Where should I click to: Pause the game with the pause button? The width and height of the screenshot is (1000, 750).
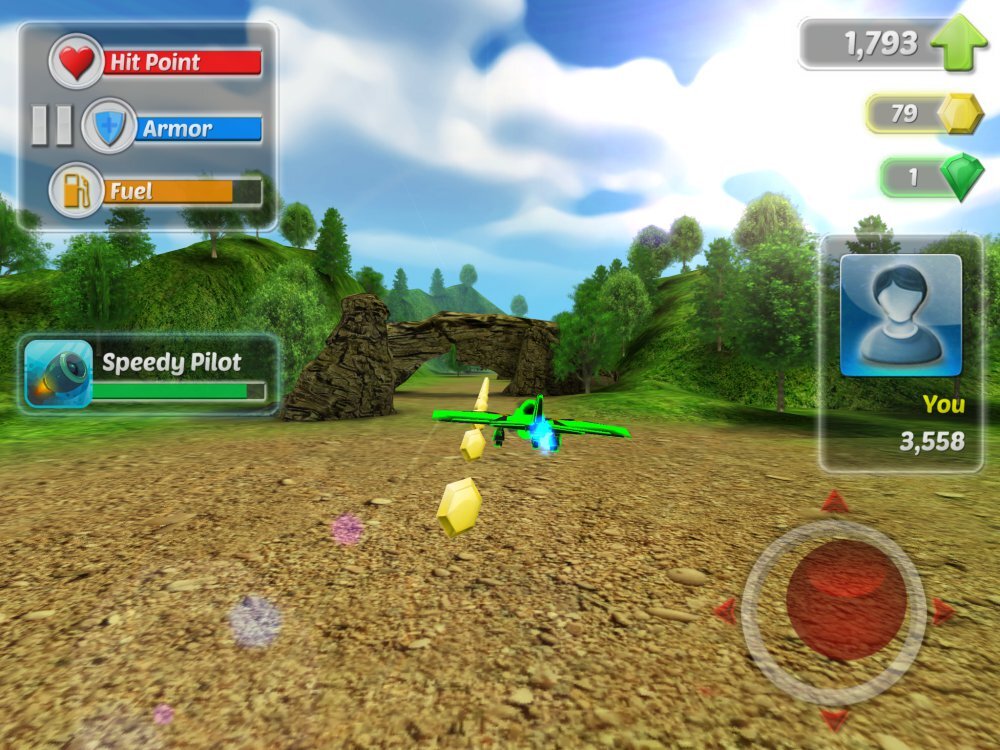[x=51, y=126]
